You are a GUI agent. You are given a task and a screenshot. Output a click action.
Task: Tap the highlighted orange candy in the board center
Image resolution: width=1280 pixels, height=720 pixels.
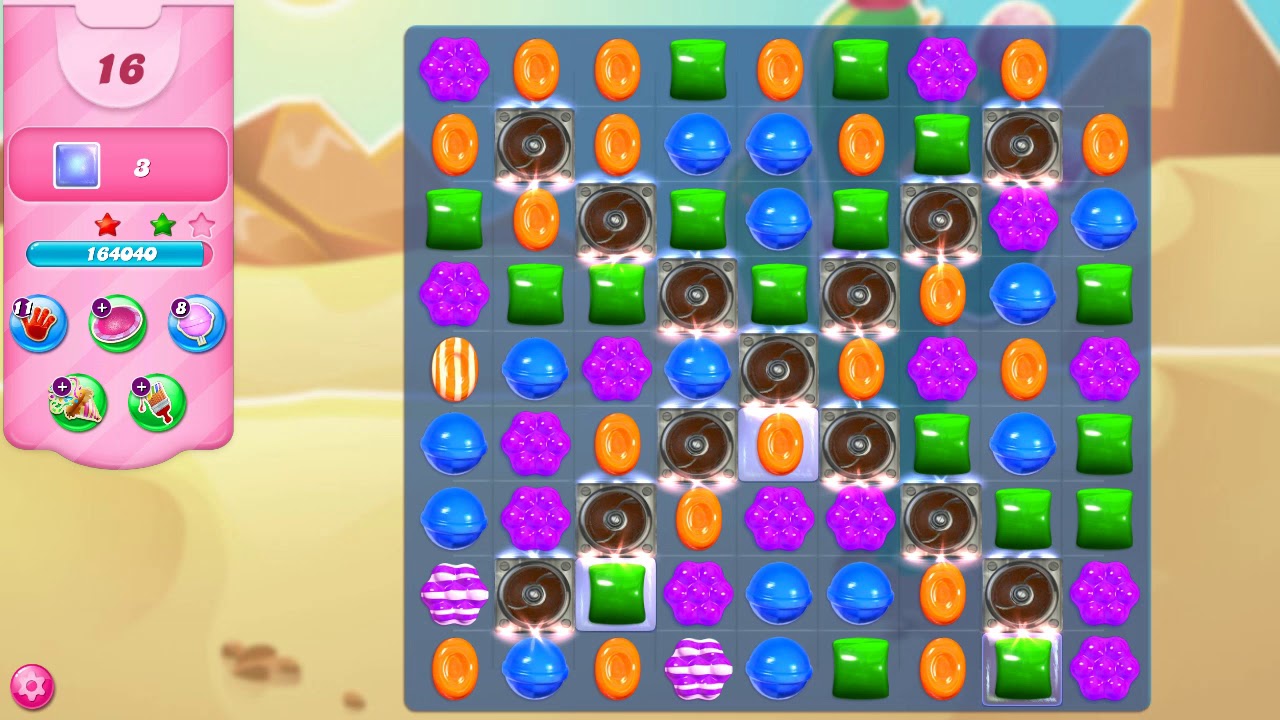coord(779,444)
